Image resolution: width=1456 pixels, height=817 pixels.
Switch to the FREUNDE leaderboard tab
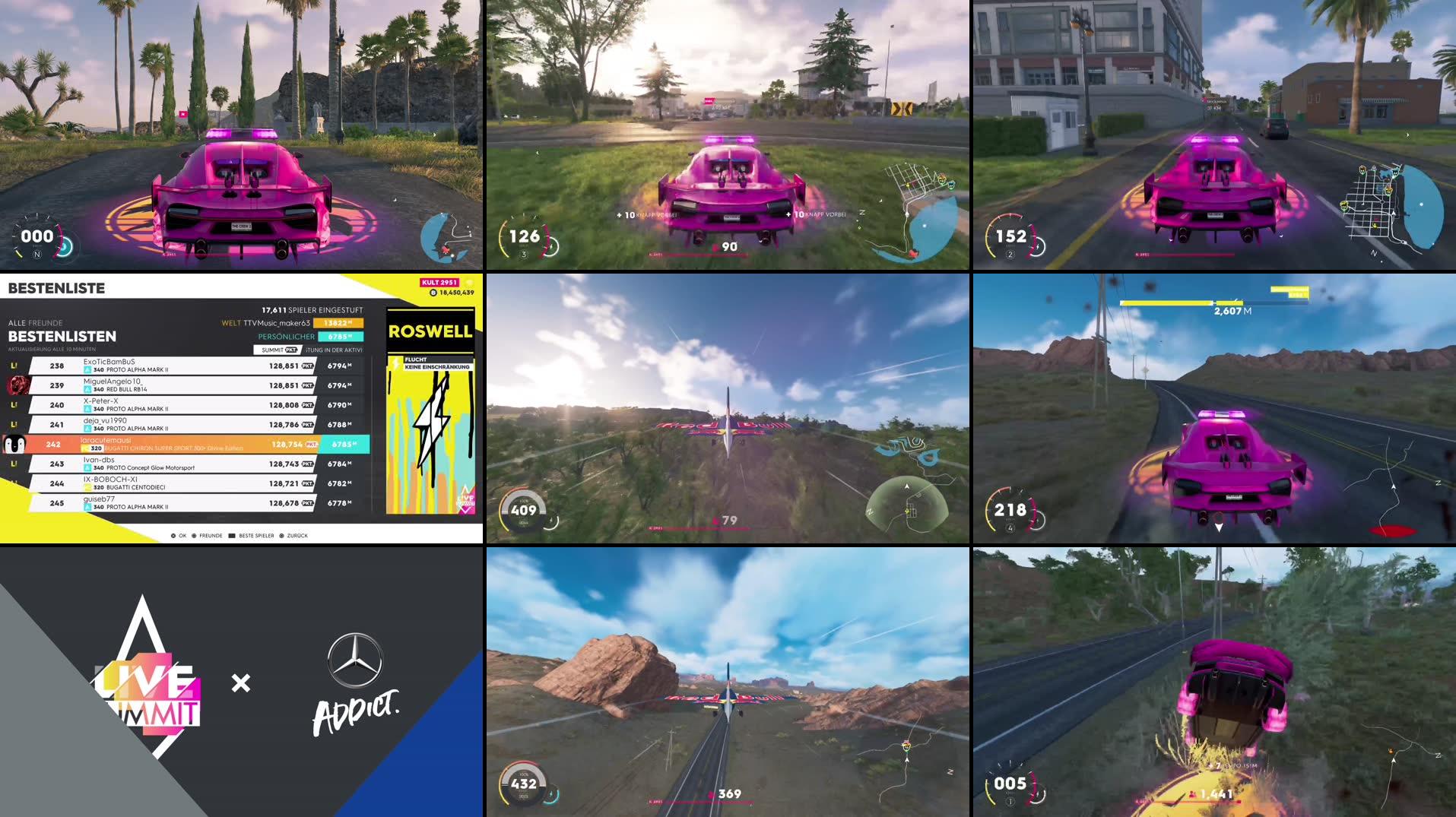(x=46, y=323)
